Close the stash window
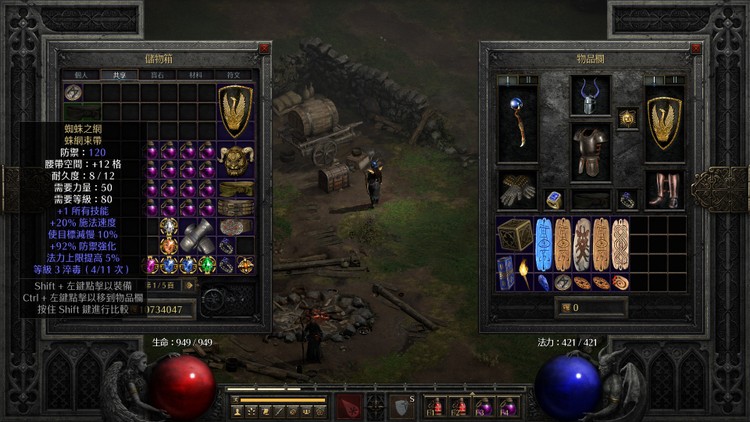Screen dimensions: 750x422 (264, 48)
